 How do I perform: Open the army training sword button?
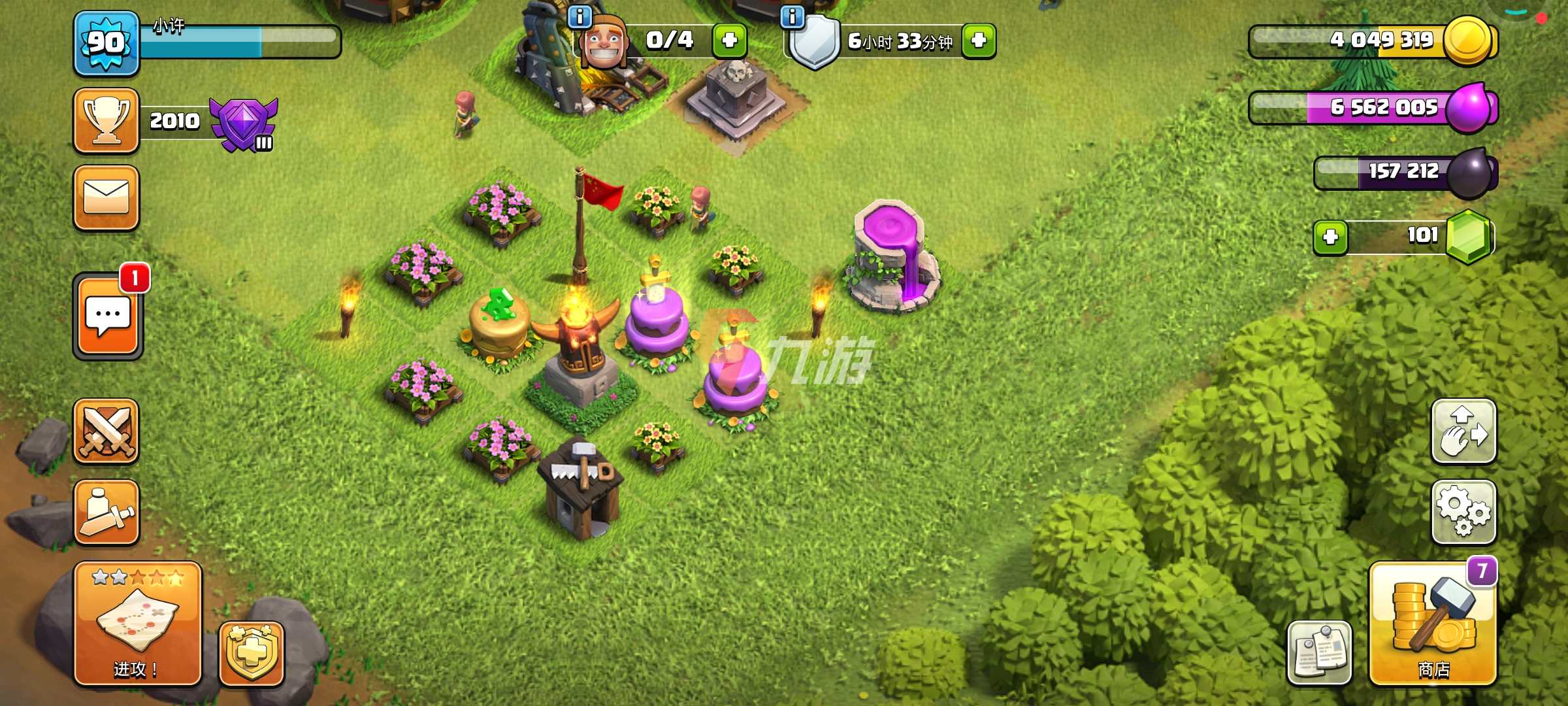click(106, 513)
